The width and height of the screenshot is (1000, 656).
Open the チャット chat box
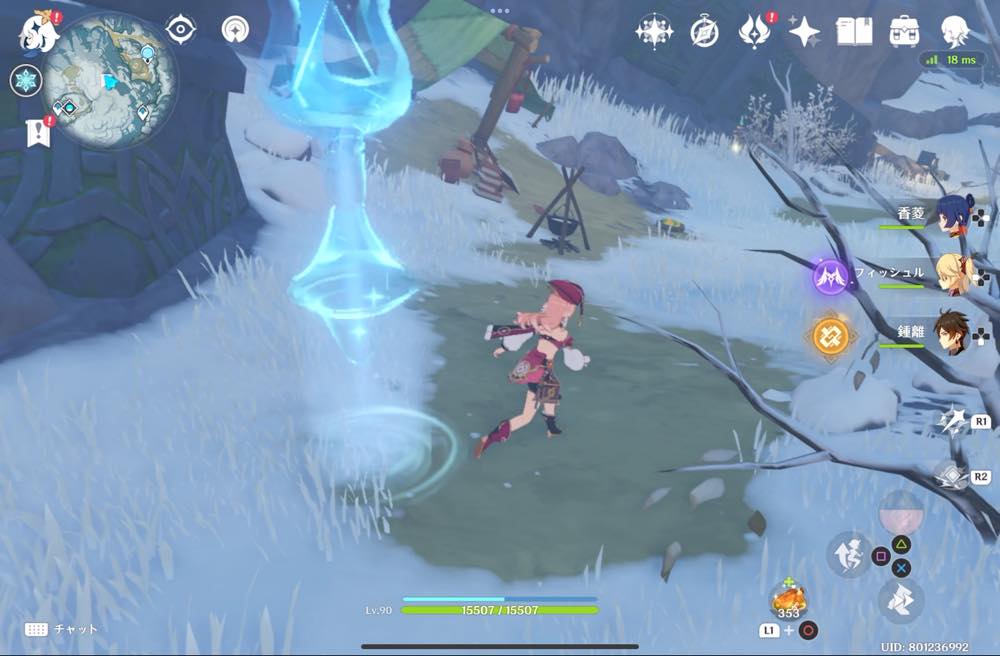click(x=62, y=629)
